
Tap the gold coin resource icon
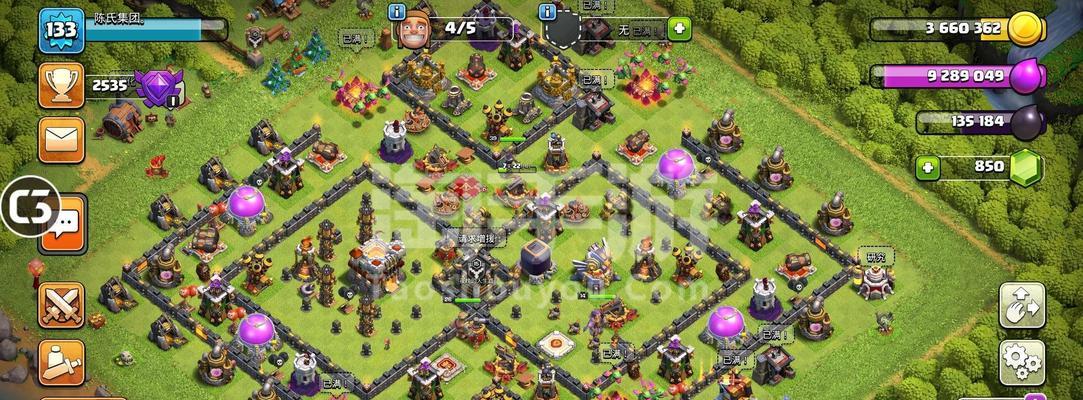[x=1025, y=29]
